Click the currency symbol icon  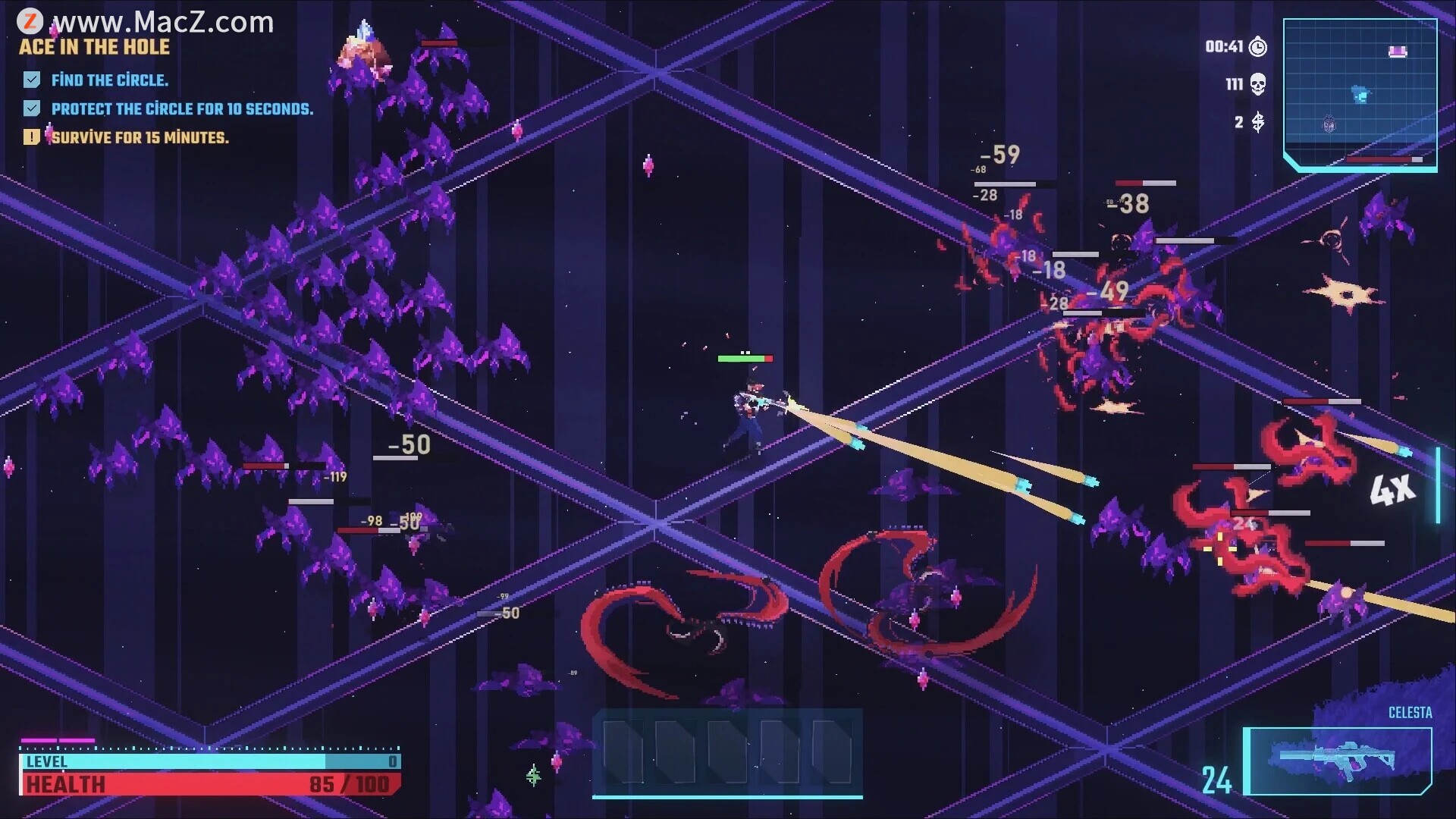(x=1258, y=122)
